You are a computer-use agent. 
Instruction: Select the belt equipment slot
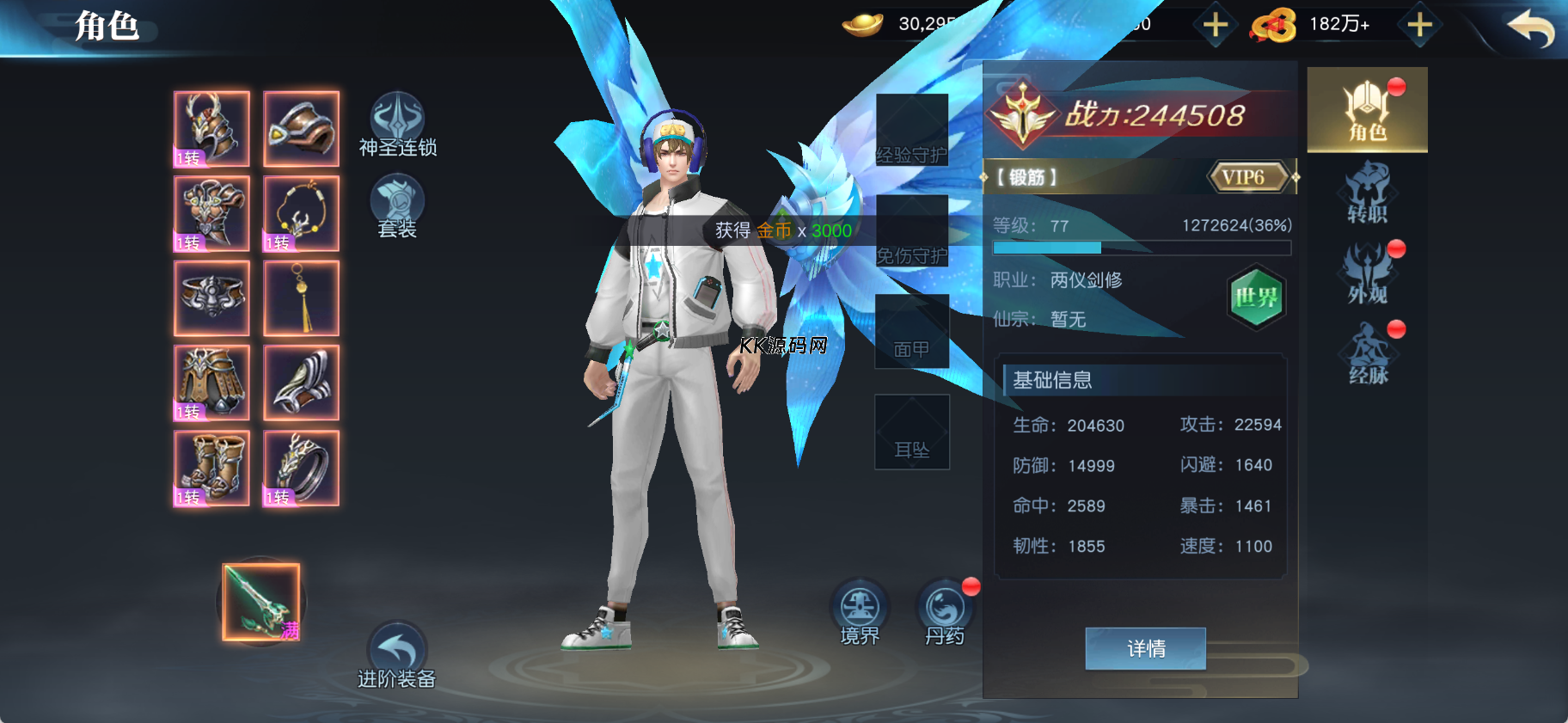(211, 298)
